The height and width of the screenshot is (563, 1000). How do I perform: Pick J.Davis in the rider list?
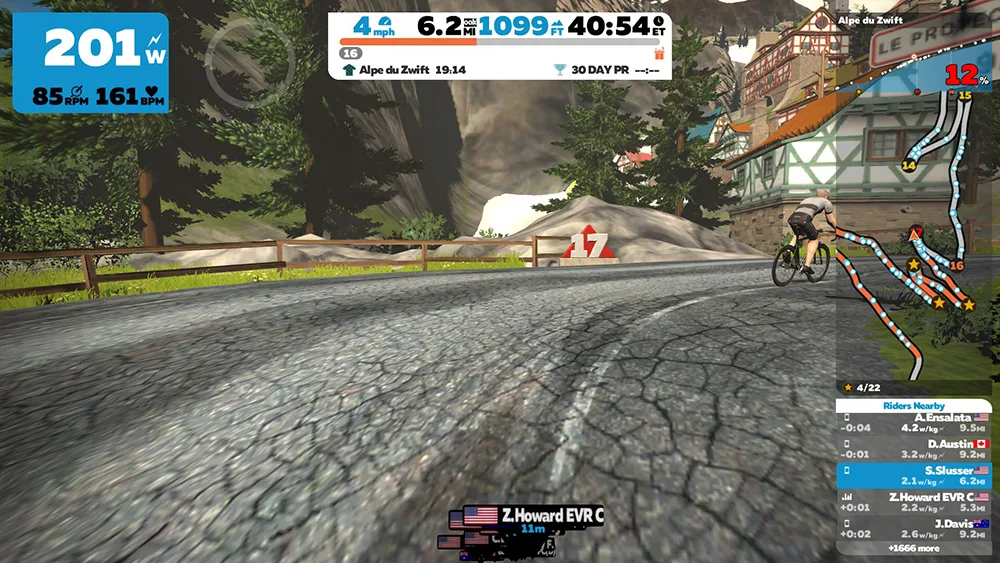tap(915, 527)
